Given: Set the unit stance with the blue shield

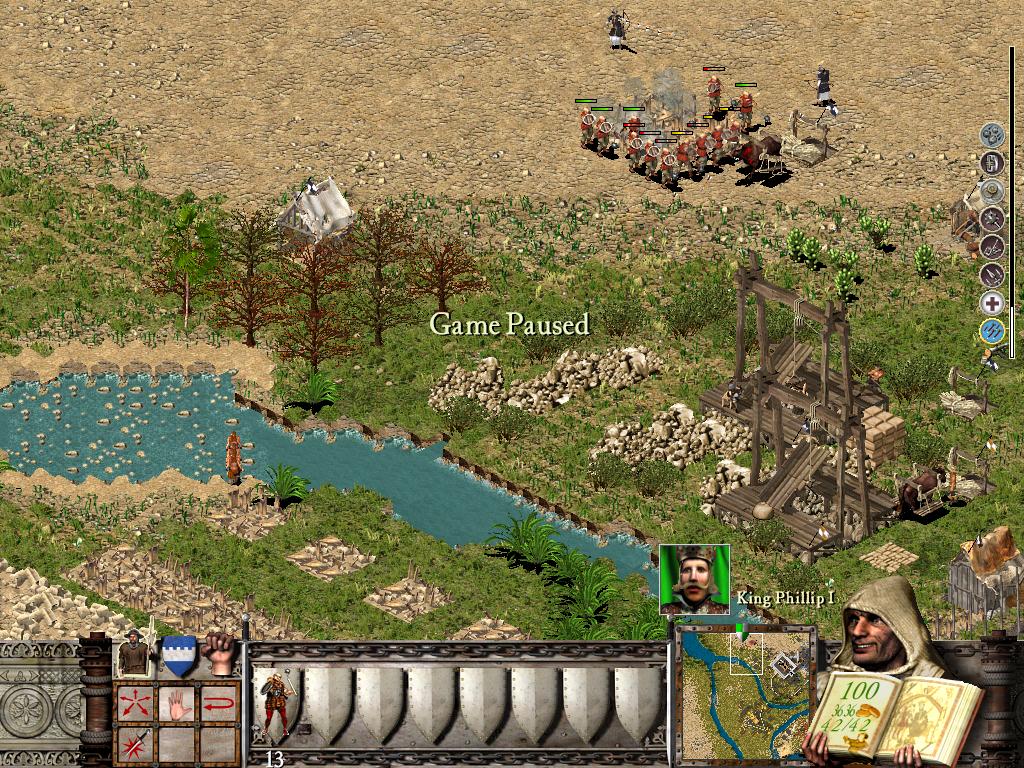Looking at the screenshot, I should (x=178, y=655).
